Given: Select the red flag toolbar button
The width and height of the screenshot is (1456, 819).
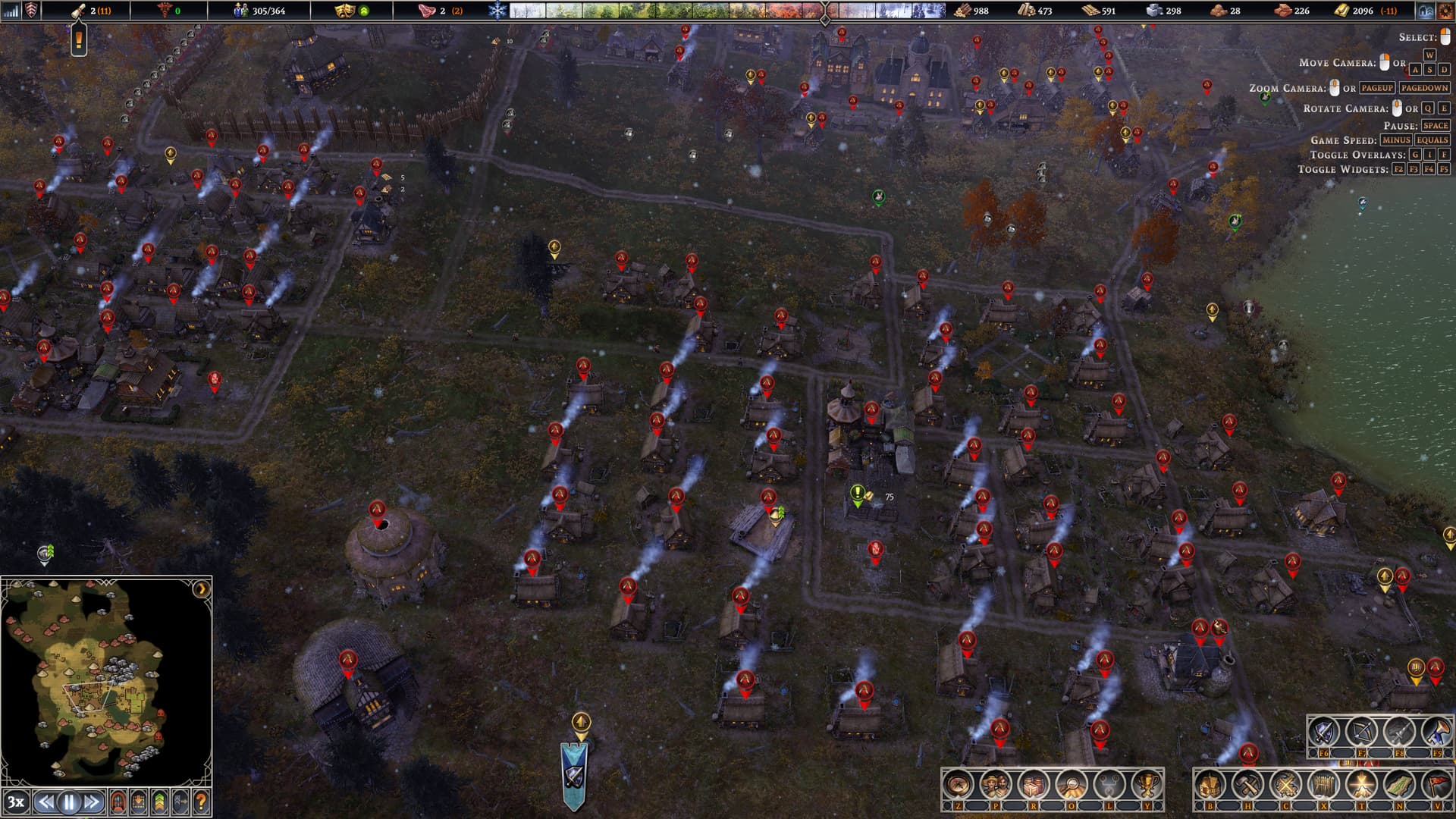Looking at the screenshot, I should [1437, 786].
